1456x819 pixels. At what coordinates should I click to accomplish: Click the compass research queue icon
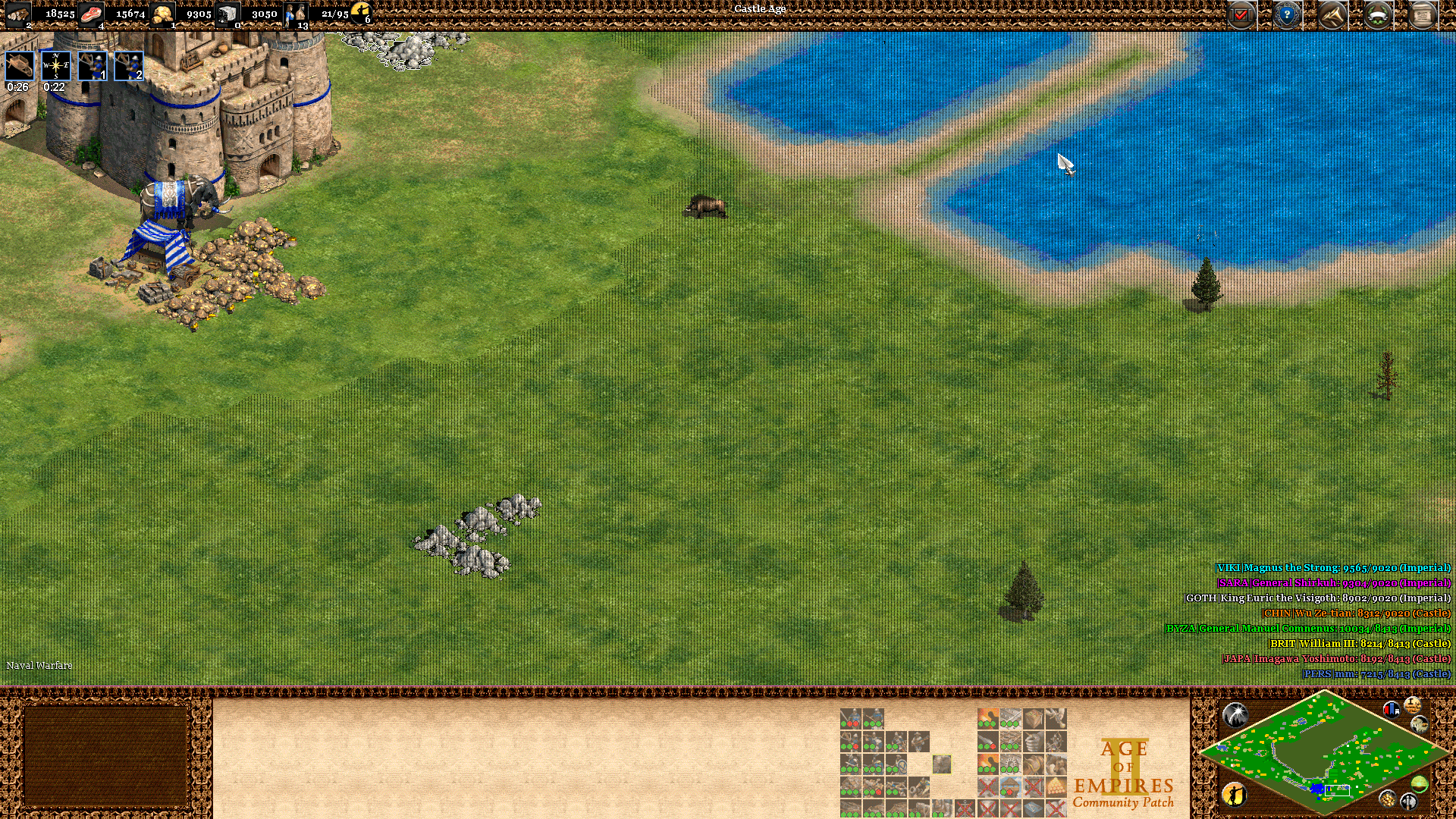pos(55,67)
